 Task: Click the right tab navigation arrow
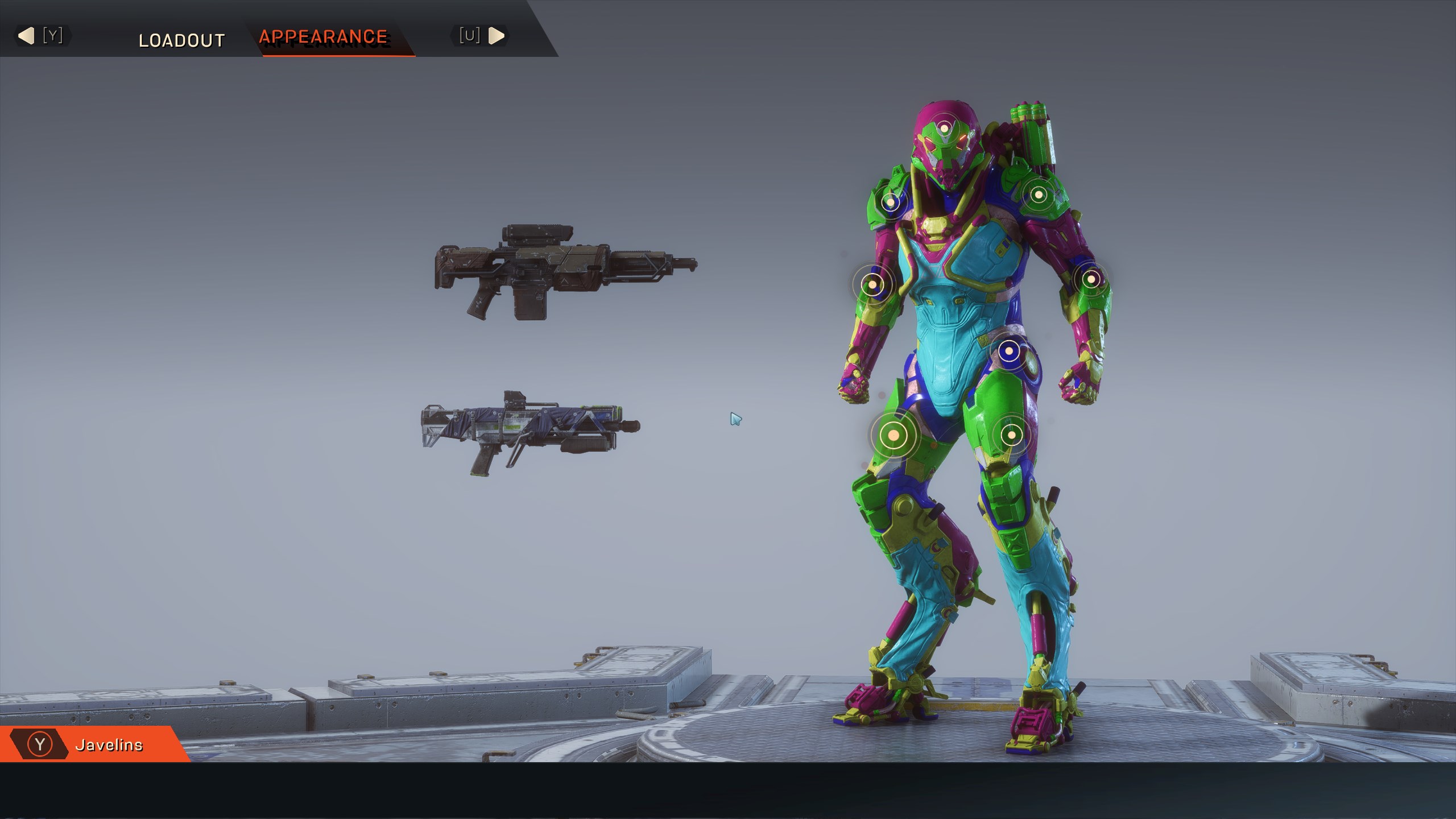[x=496, y=36]
